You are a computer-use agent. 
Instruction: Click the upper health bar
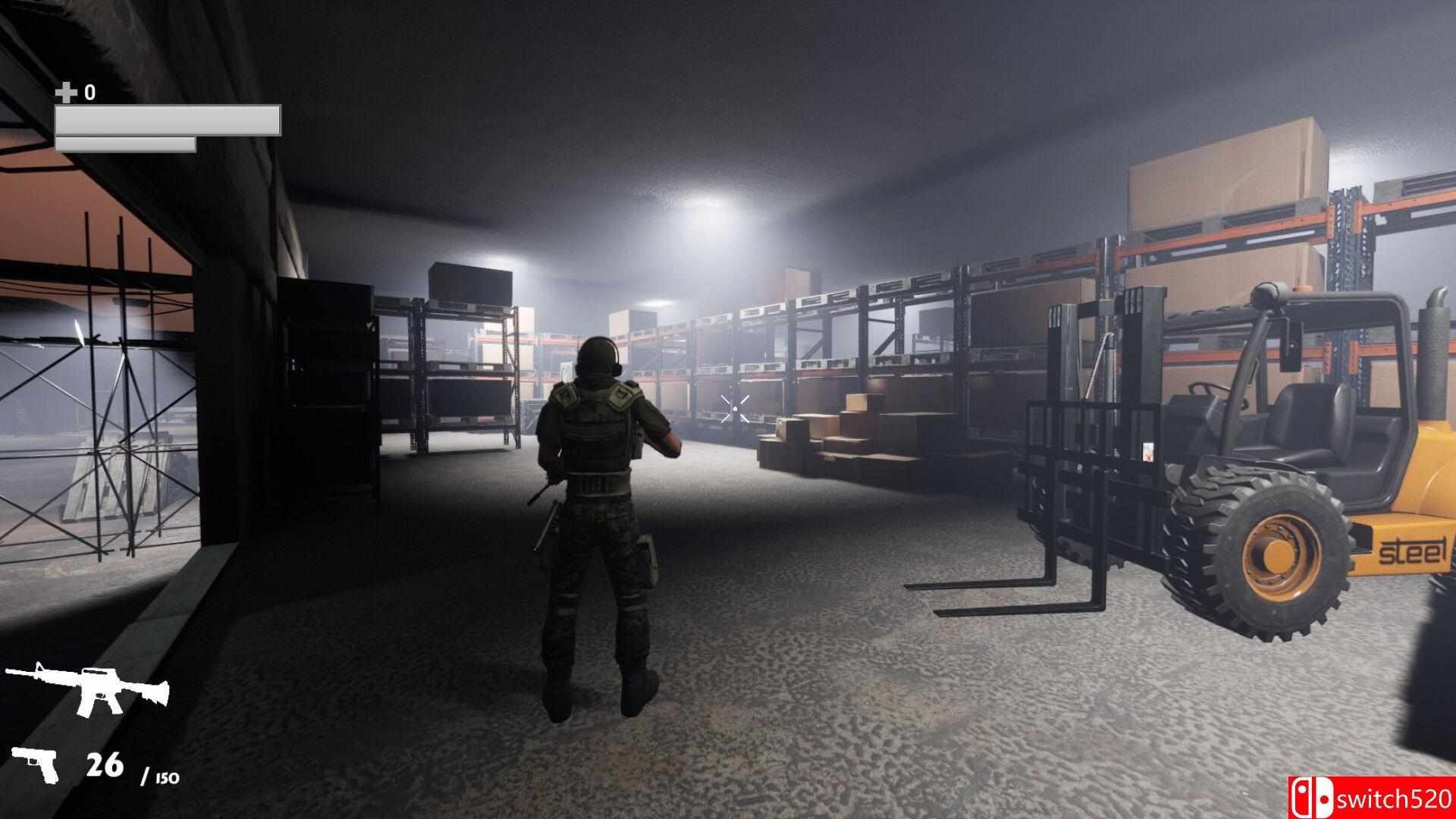[x=168, y=119]
